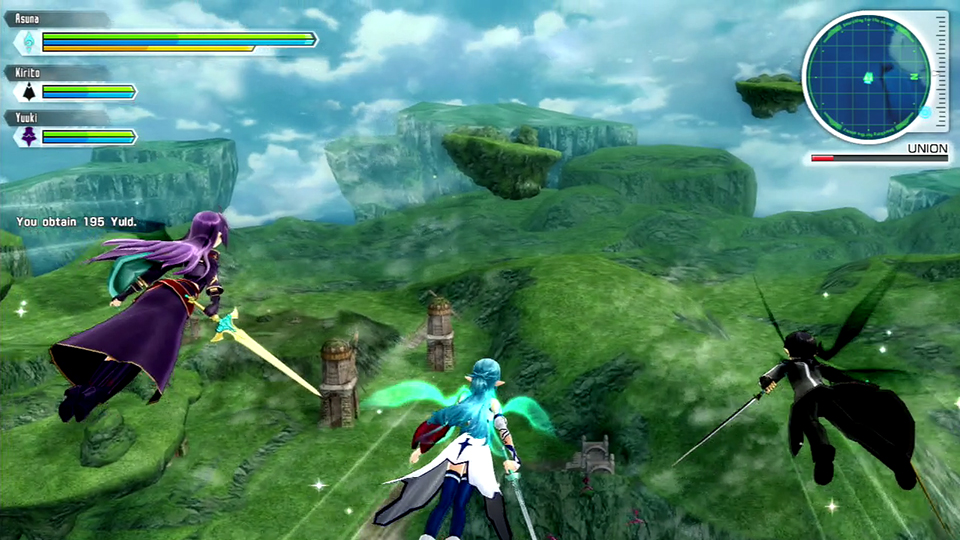Viewport: 960px width, 540px height.
Task: Select Kirito's black race emblem icon
Action: click(28, 92)
